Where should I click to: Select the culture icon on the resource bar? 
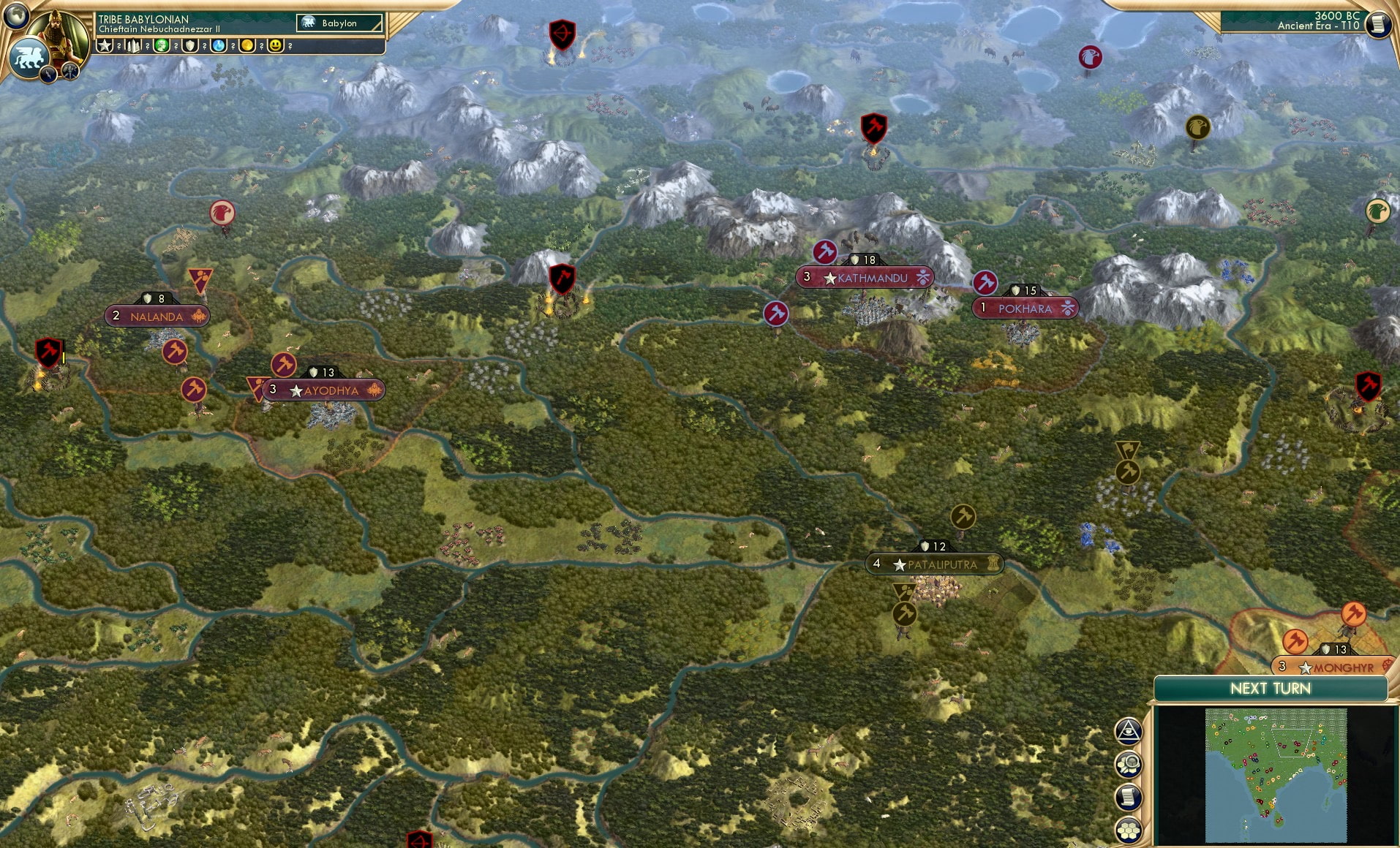(161, 44)
